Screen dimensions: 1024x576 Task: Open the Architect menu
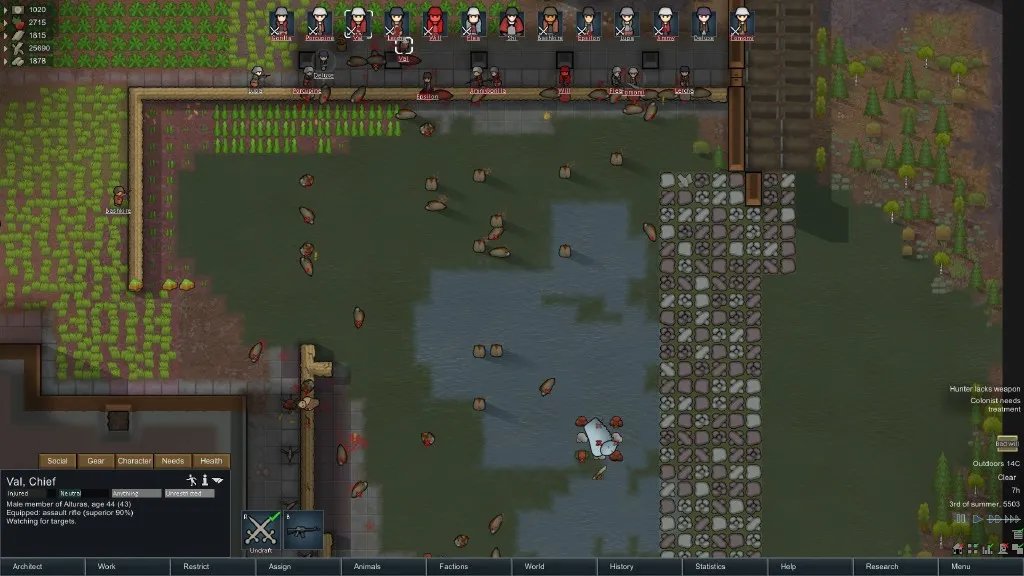[x=28, y=567]
